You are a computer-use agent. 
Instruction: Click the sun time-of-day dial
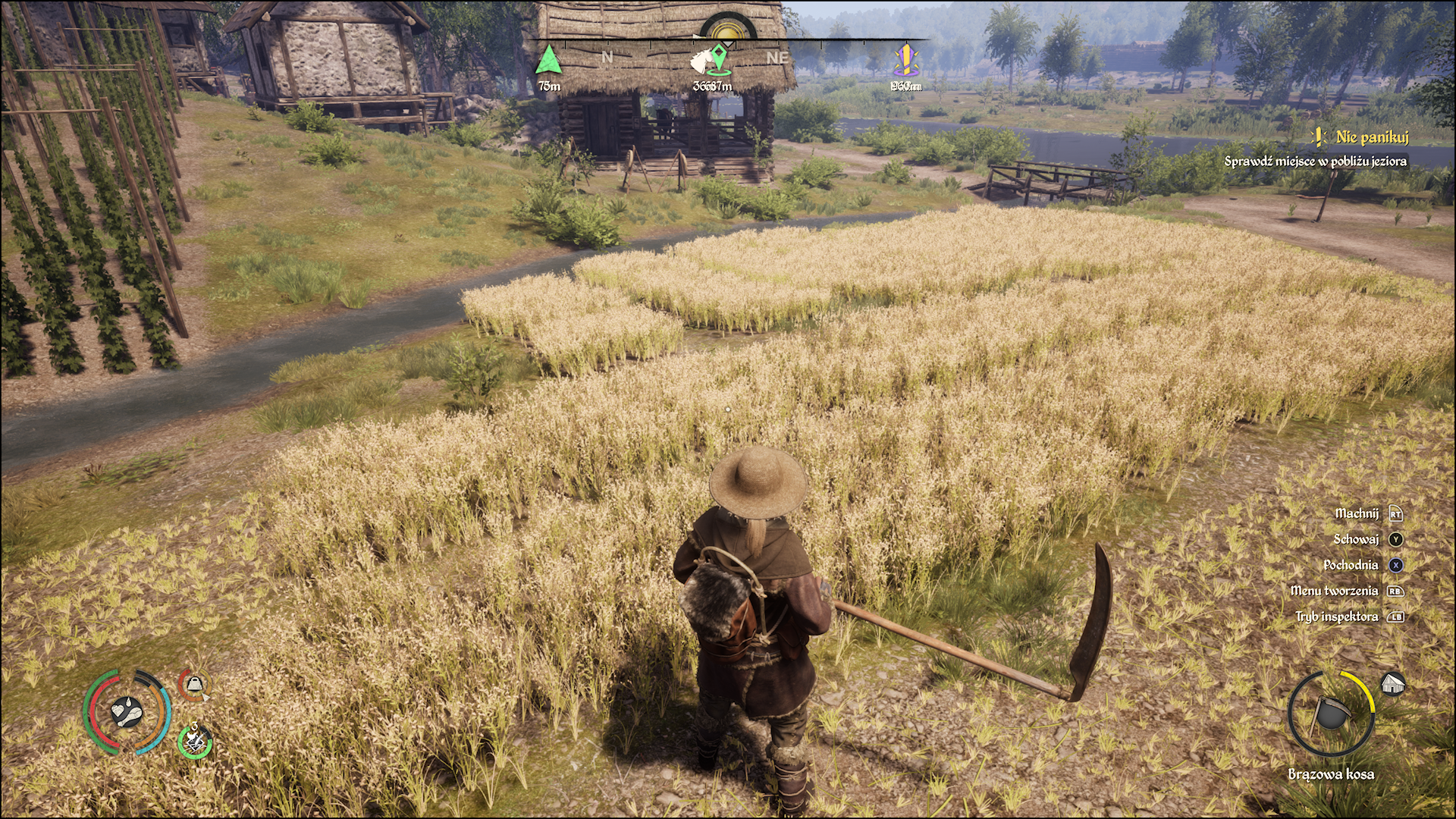click(728, 30)
